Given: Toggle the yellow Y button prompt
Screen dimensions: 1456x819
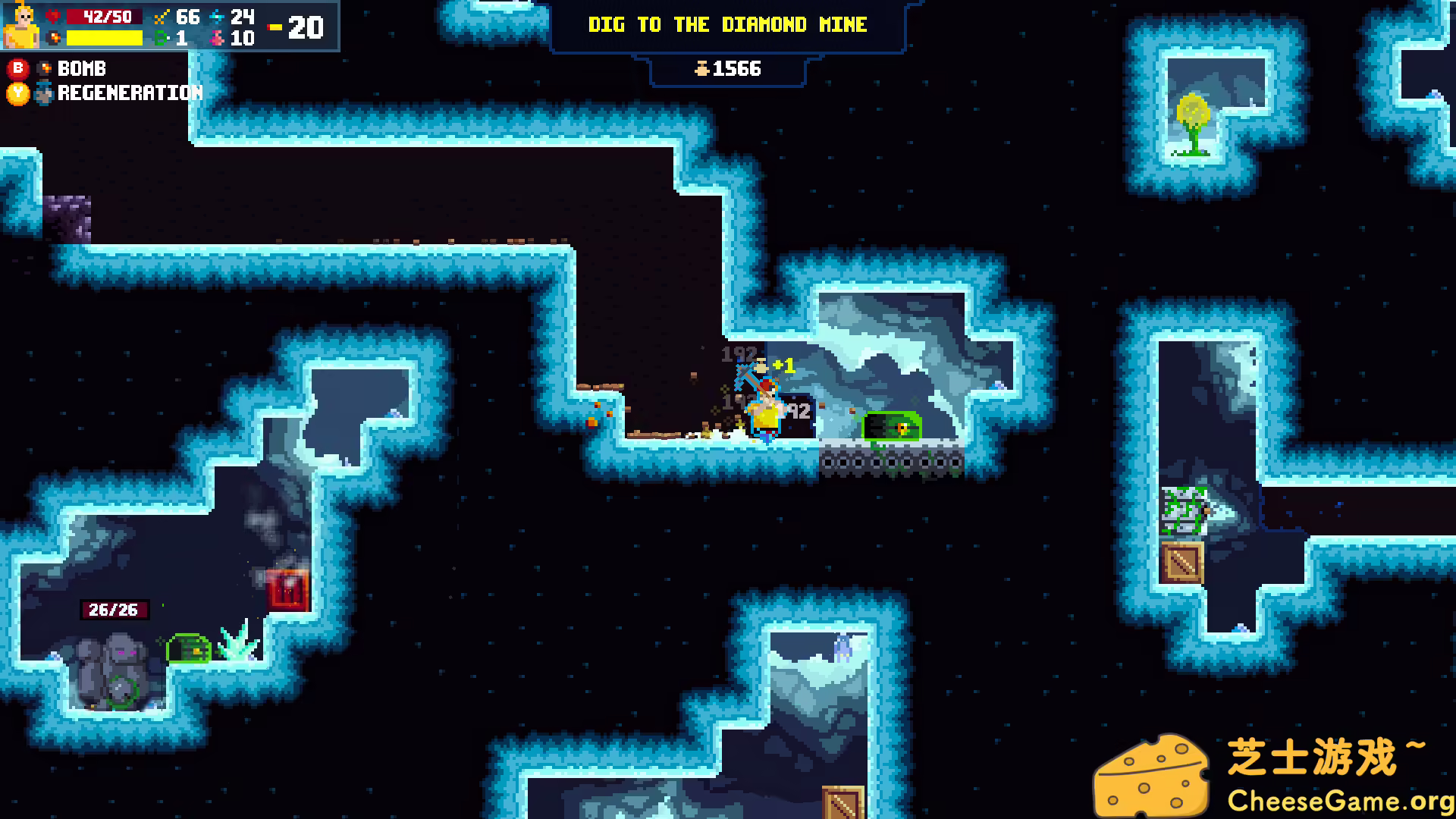Looking at the screenshot, I should pyautogui.click(x=19, y=93).
